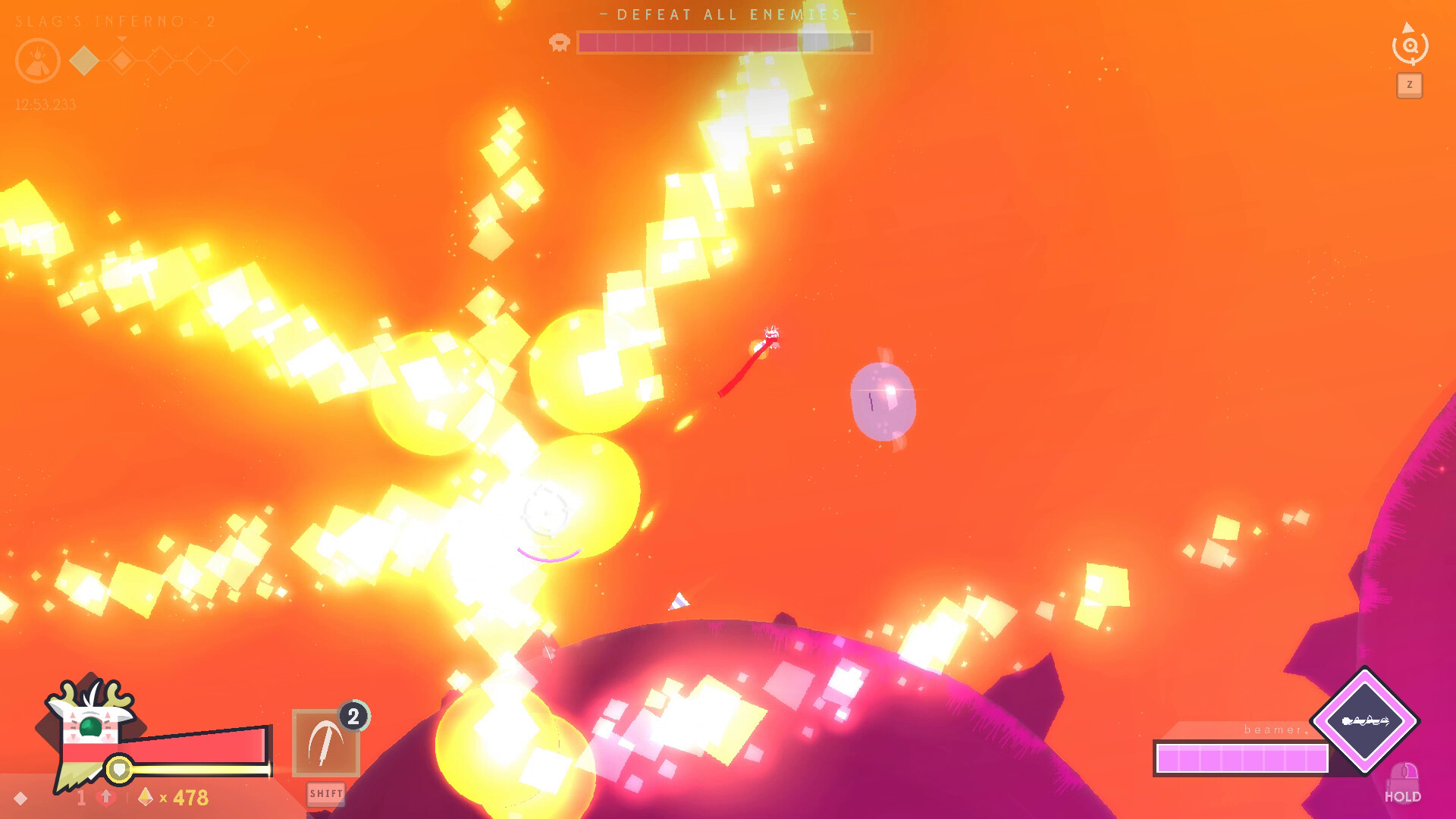Open the Shift dash ability icon
This screenshot has height=819, width=1456.
coord(328,742)
